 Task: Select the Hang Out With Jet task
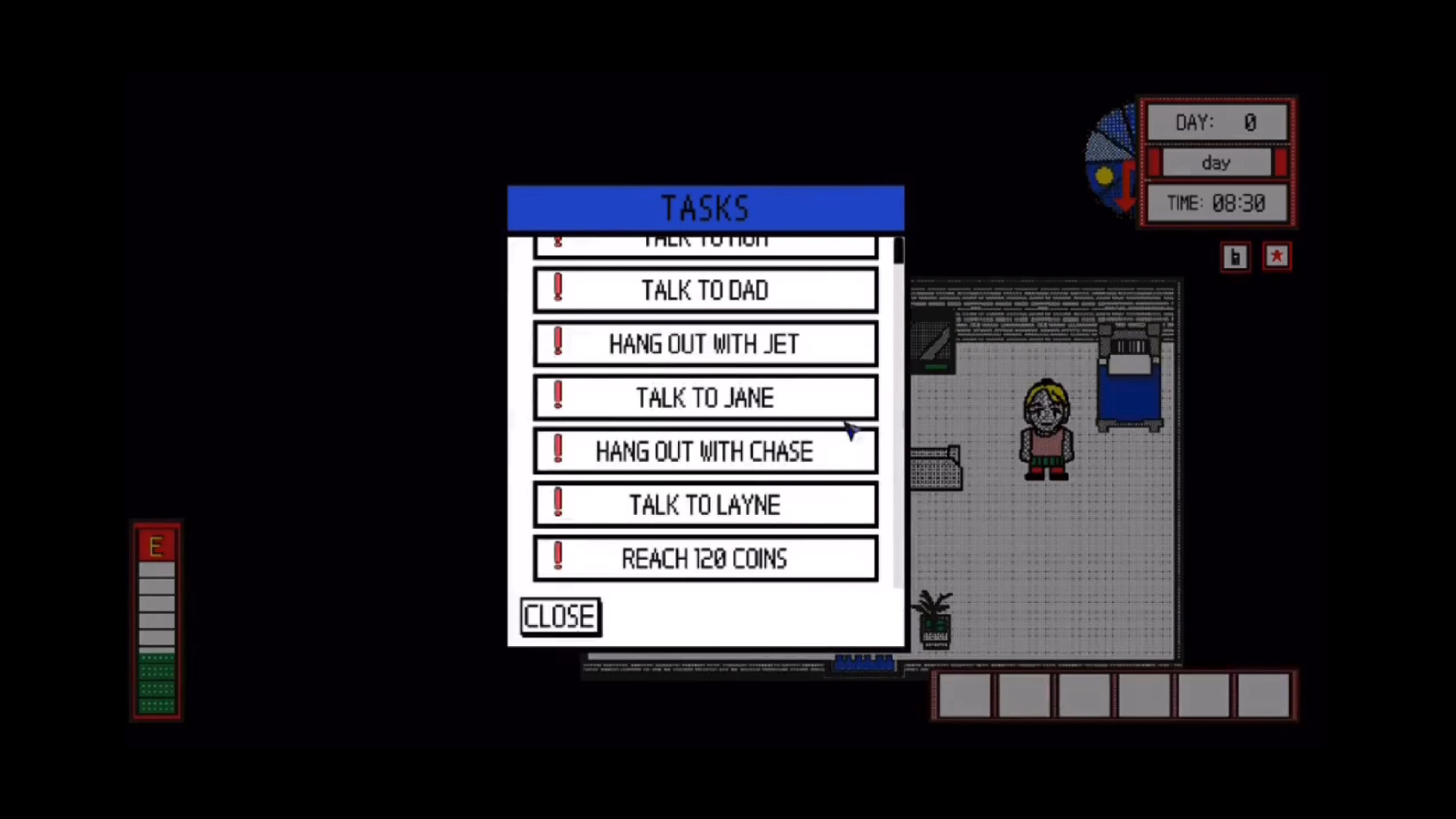tap(705, 344)
